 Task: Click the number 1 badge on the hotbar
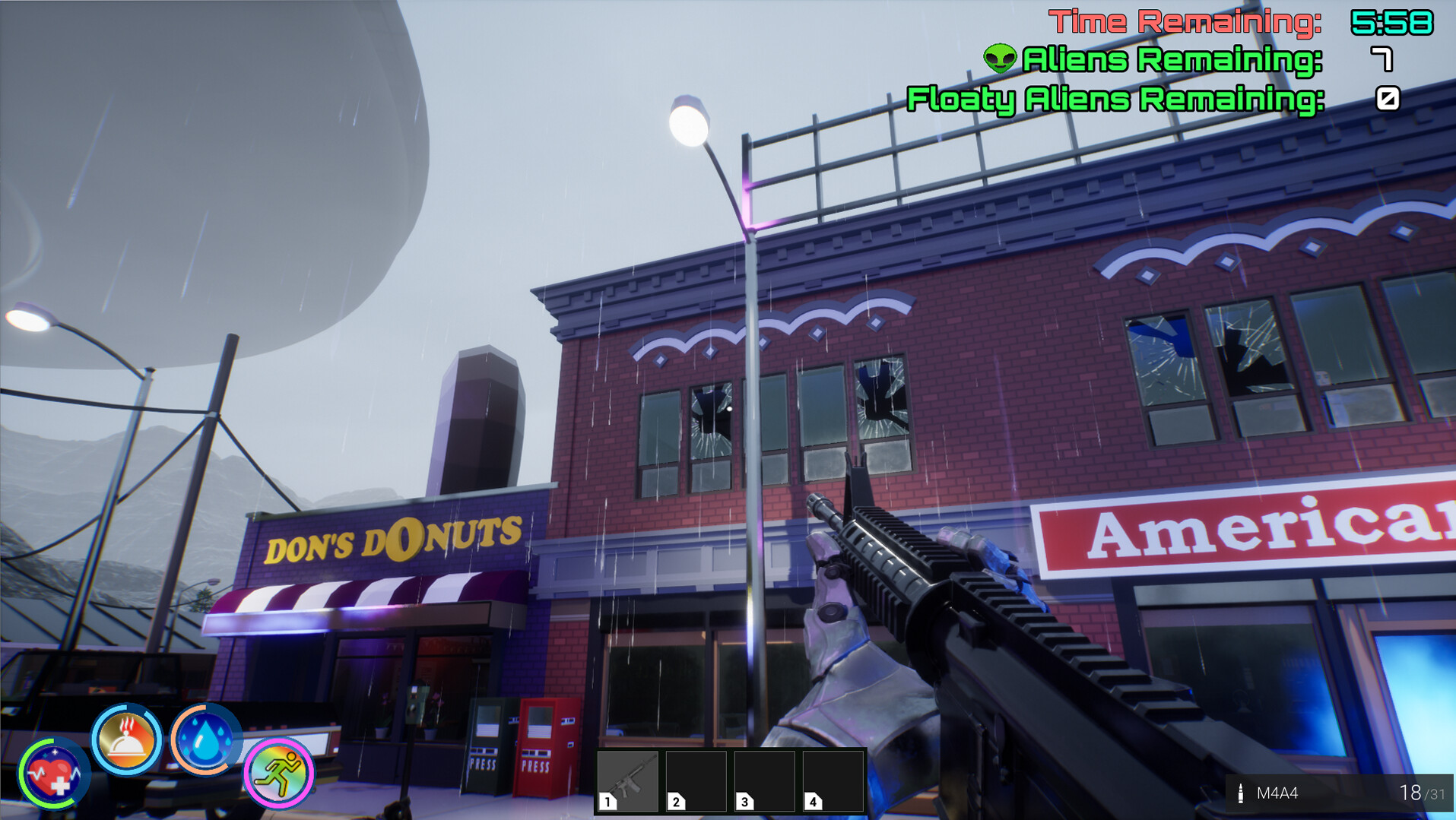(x=607, y=801)
